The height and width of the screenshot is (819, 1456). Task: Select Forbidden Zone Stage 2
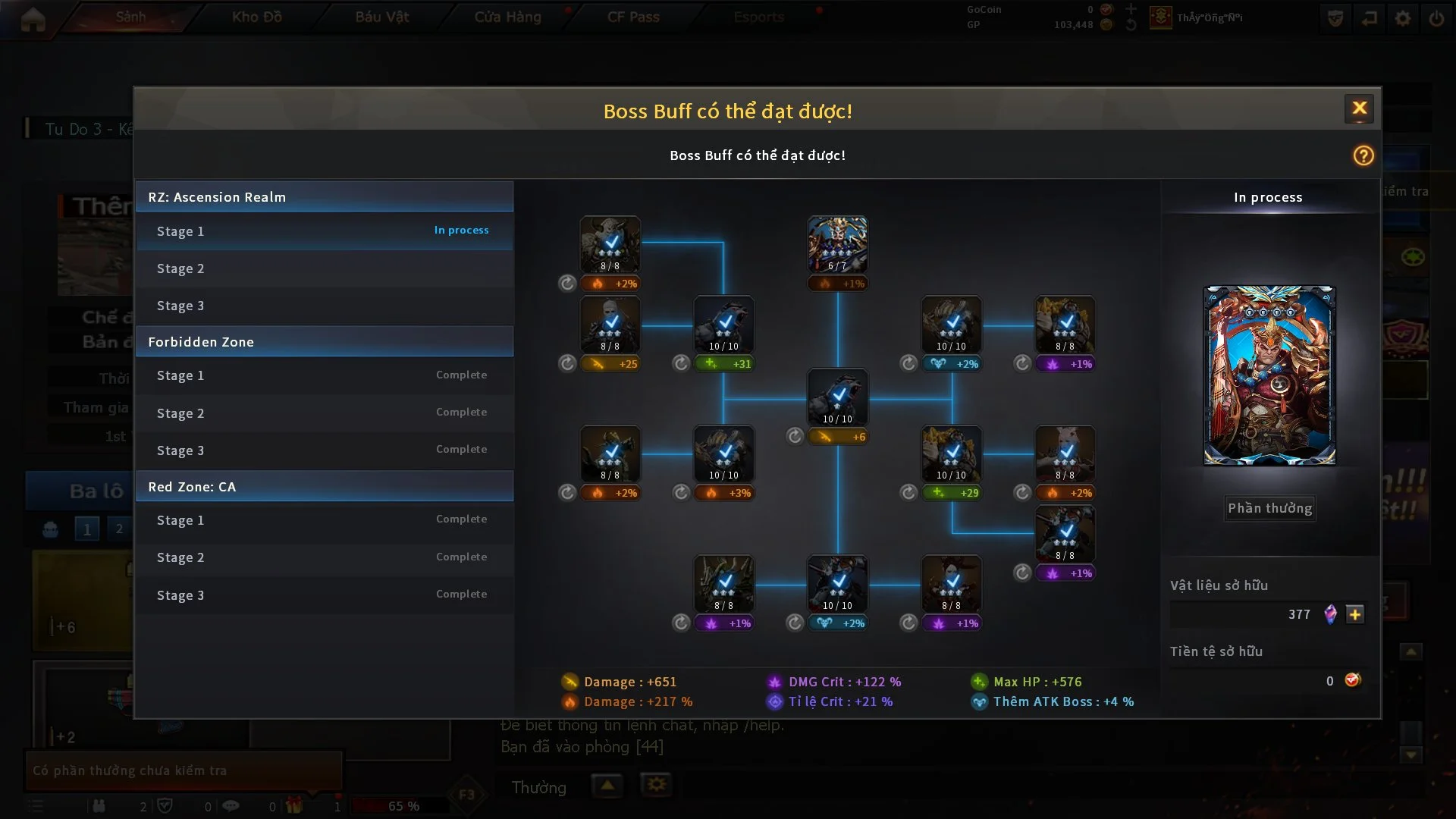325,413
